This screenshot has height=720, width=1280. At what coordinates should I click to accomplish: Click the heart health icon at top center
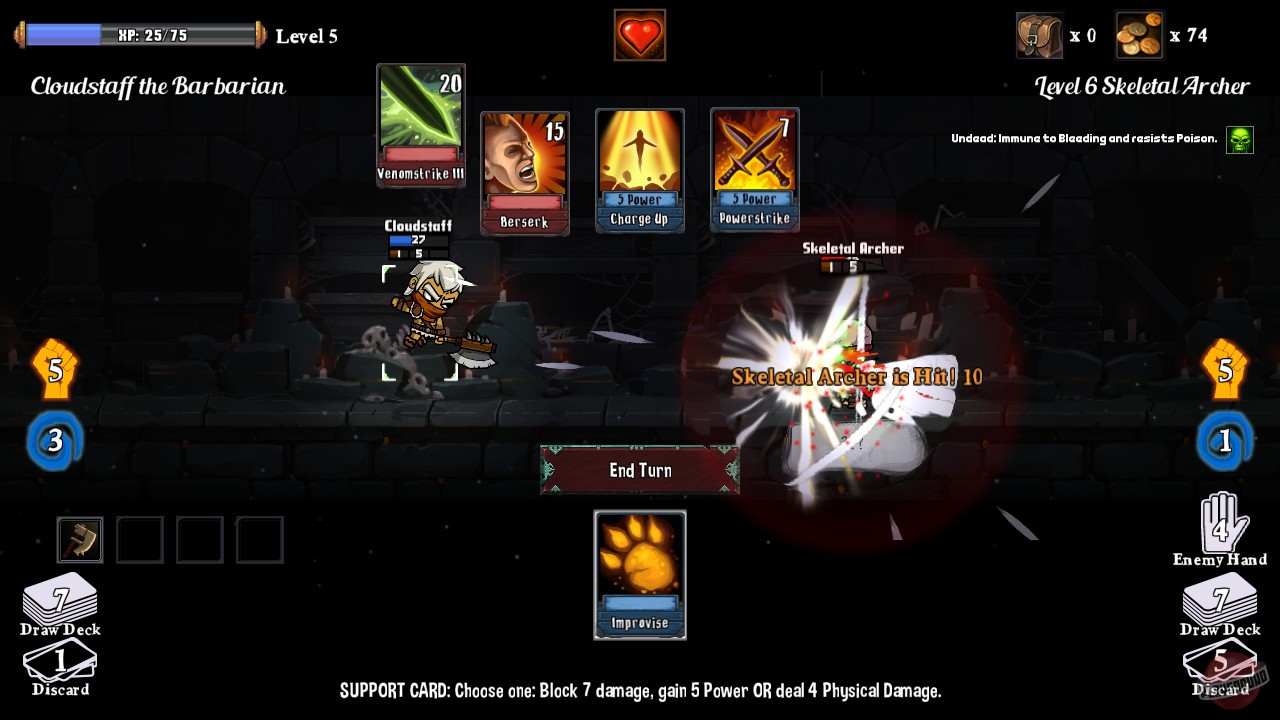(639, 33)
